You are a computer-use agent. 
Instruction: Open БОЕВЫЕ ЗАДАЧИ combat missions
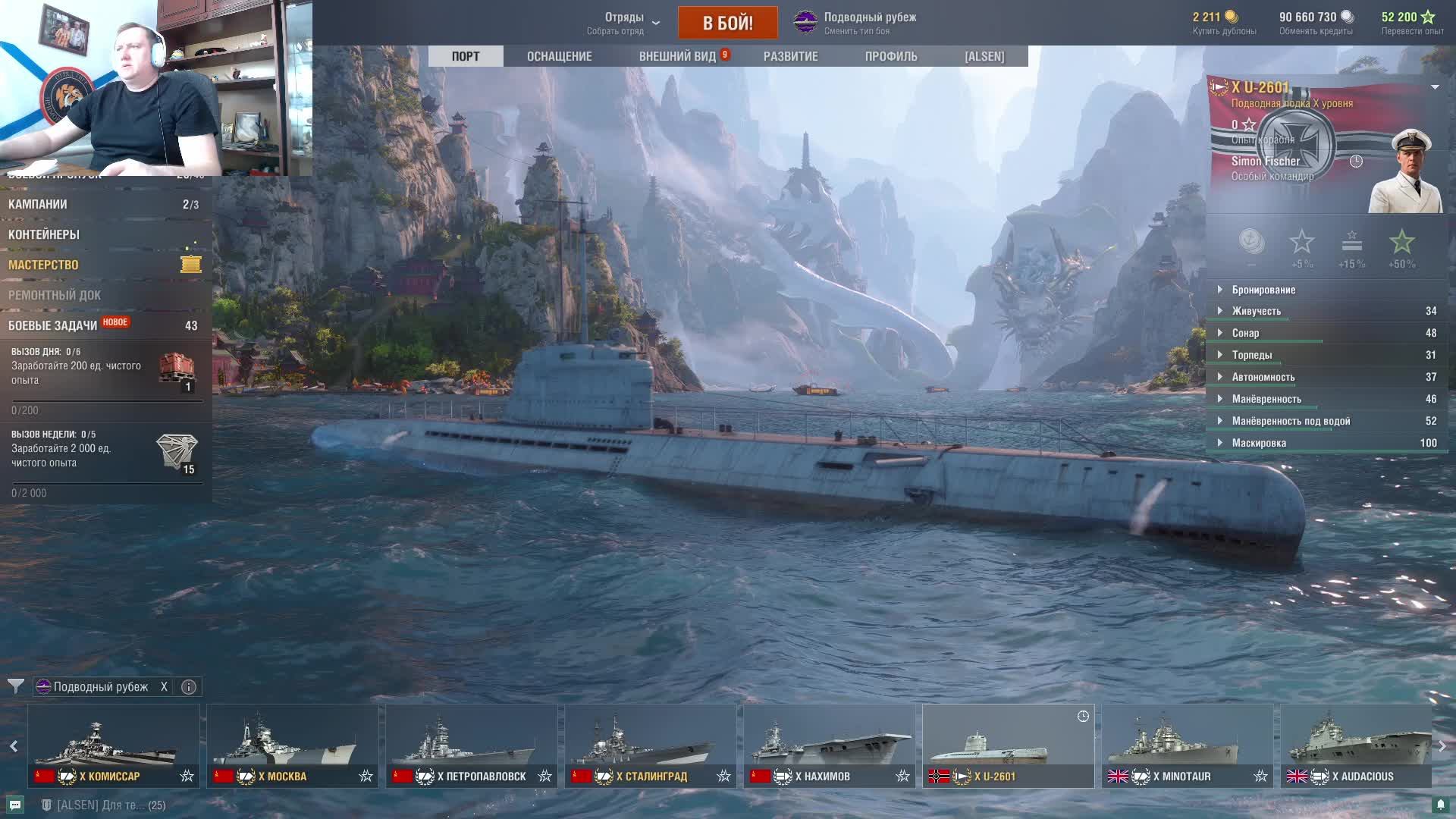(x=53, y=325)
